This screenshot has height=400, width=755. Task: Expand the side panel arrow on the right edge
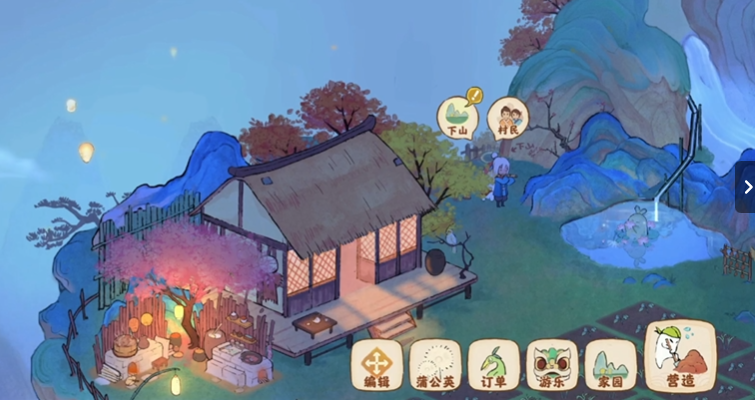click(746, 187)
